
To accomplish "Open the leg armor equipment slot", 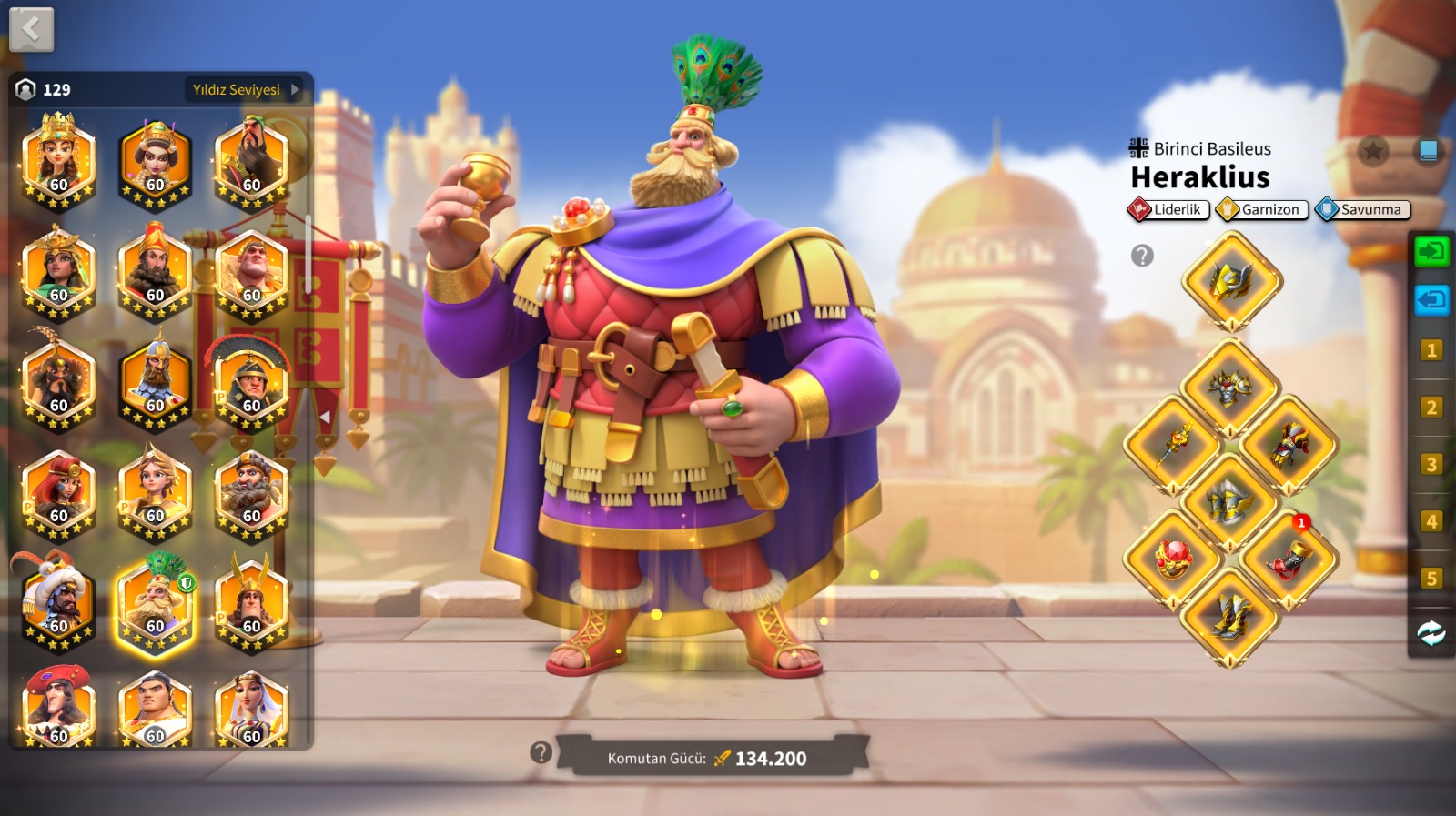I will point(1230,501).
